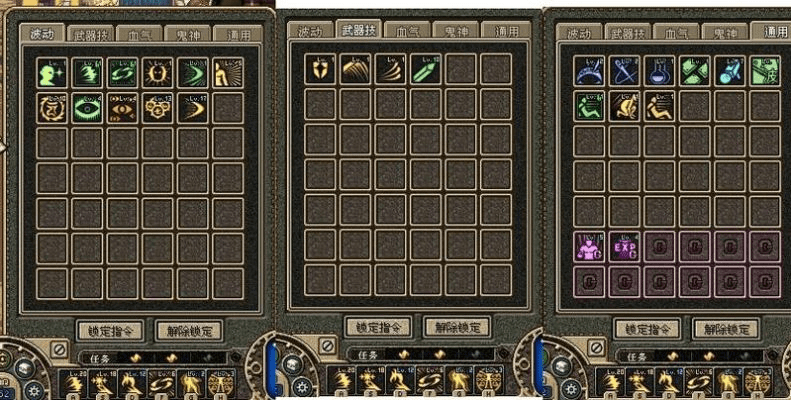Click the glowing sun face skill icon
Viewport: 791px width, 400px height.
(157, 73)
